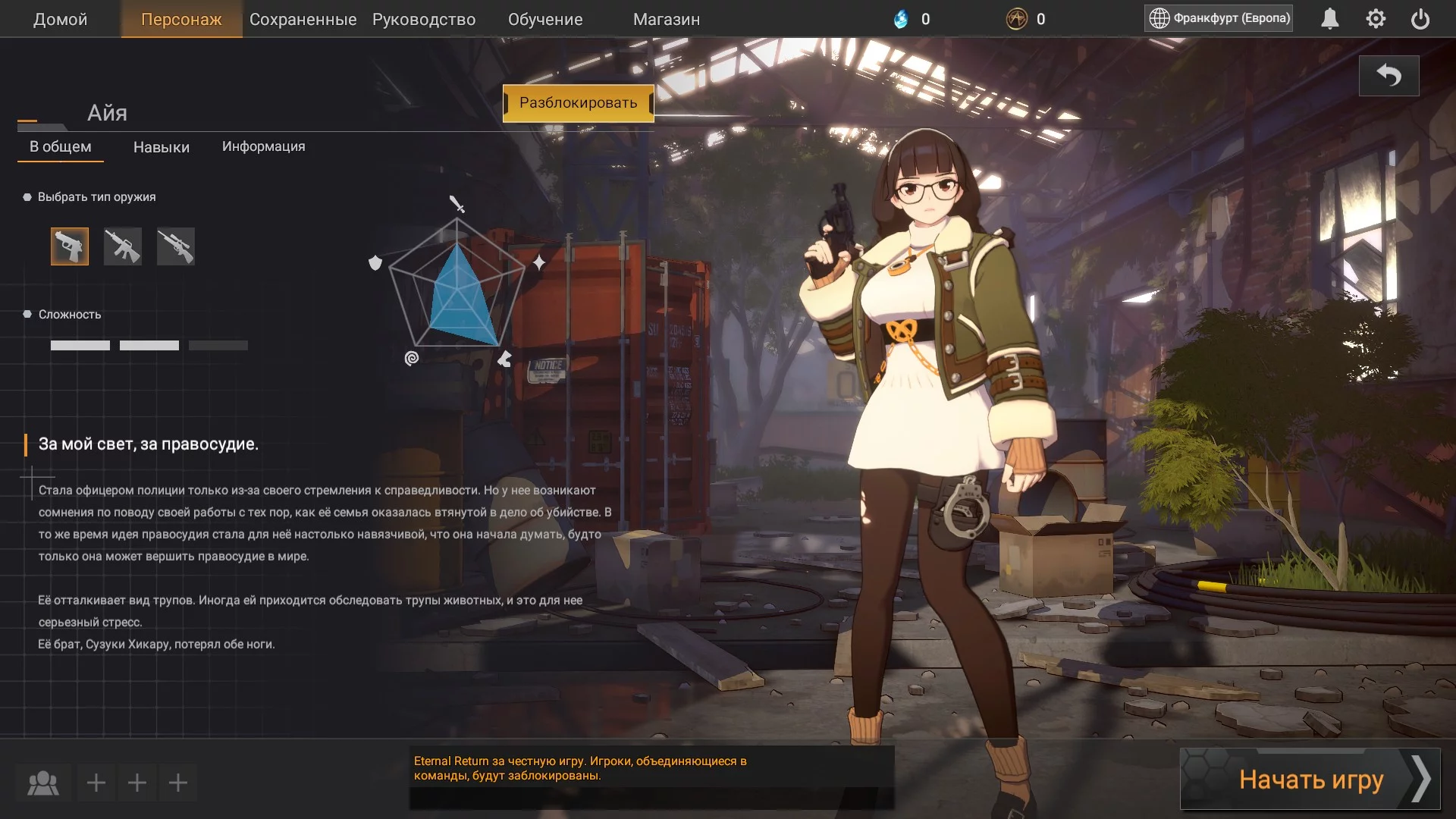Choose the assault rifle weapon type
Screen dimensions: 1456x819
pyautogui.click(x=123, y=246)
